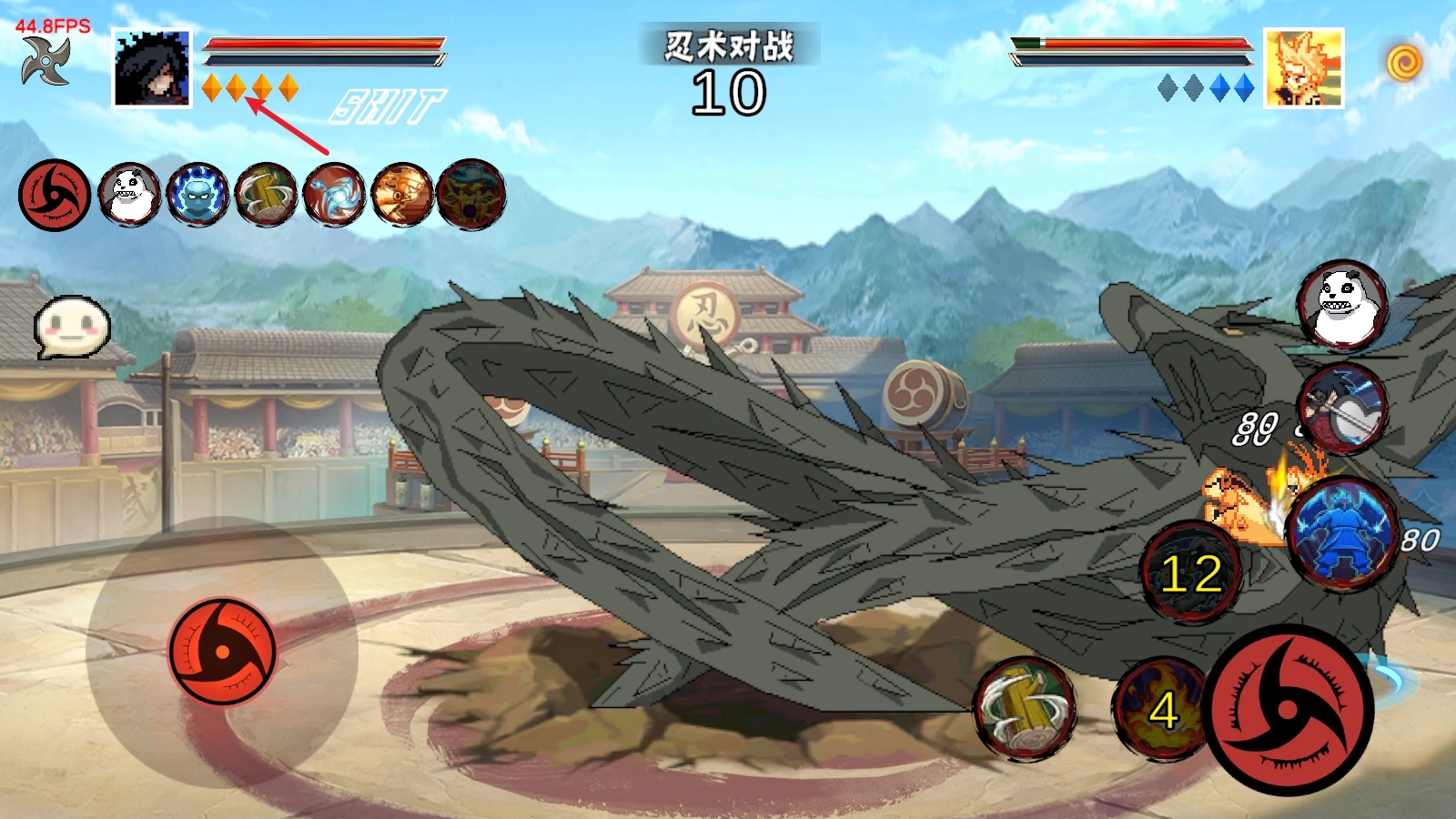Screen dimensions: 1456x819
Task: Activate the blue armored Susanoo skill
Action: [x=1343, y=532]
